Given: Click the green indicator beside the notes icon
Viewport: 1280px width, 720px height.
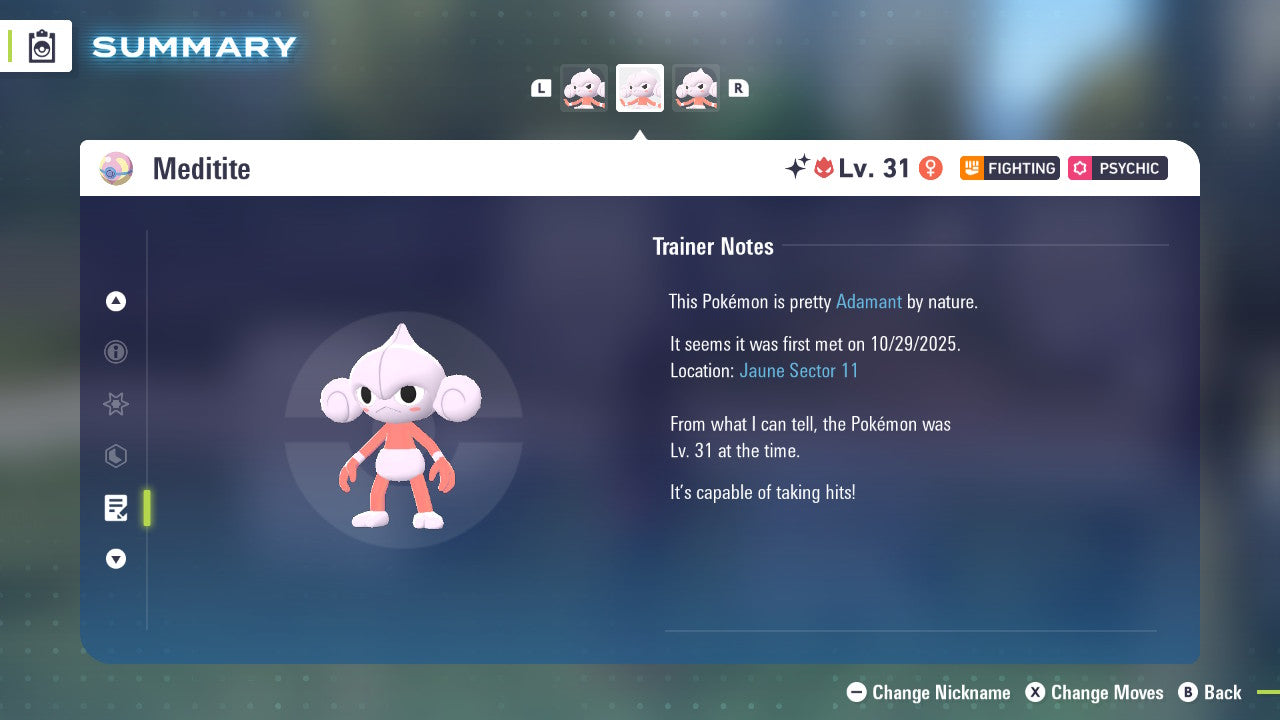Looking at the screenshot, I should click(x=146, y=508).
